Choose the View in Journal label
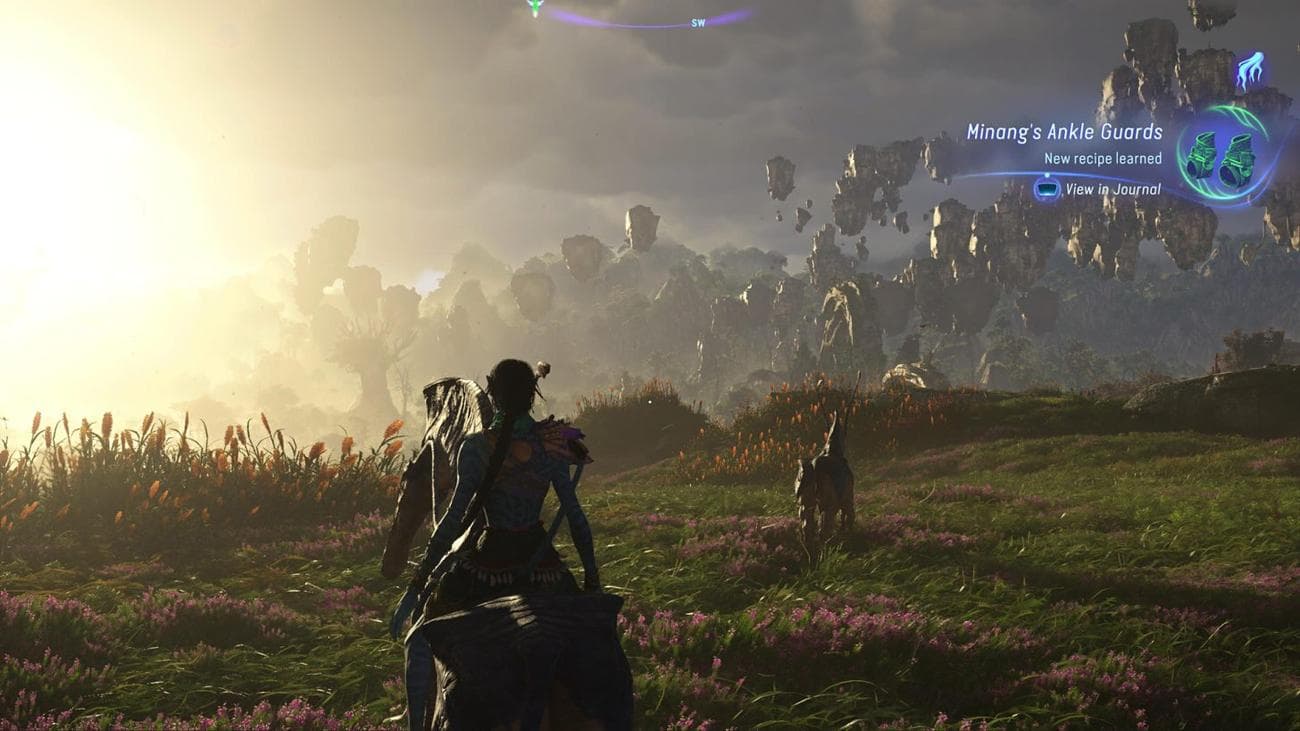Screen dimensions: 1300x731 pyautogui.click(x=1113, y=189)
